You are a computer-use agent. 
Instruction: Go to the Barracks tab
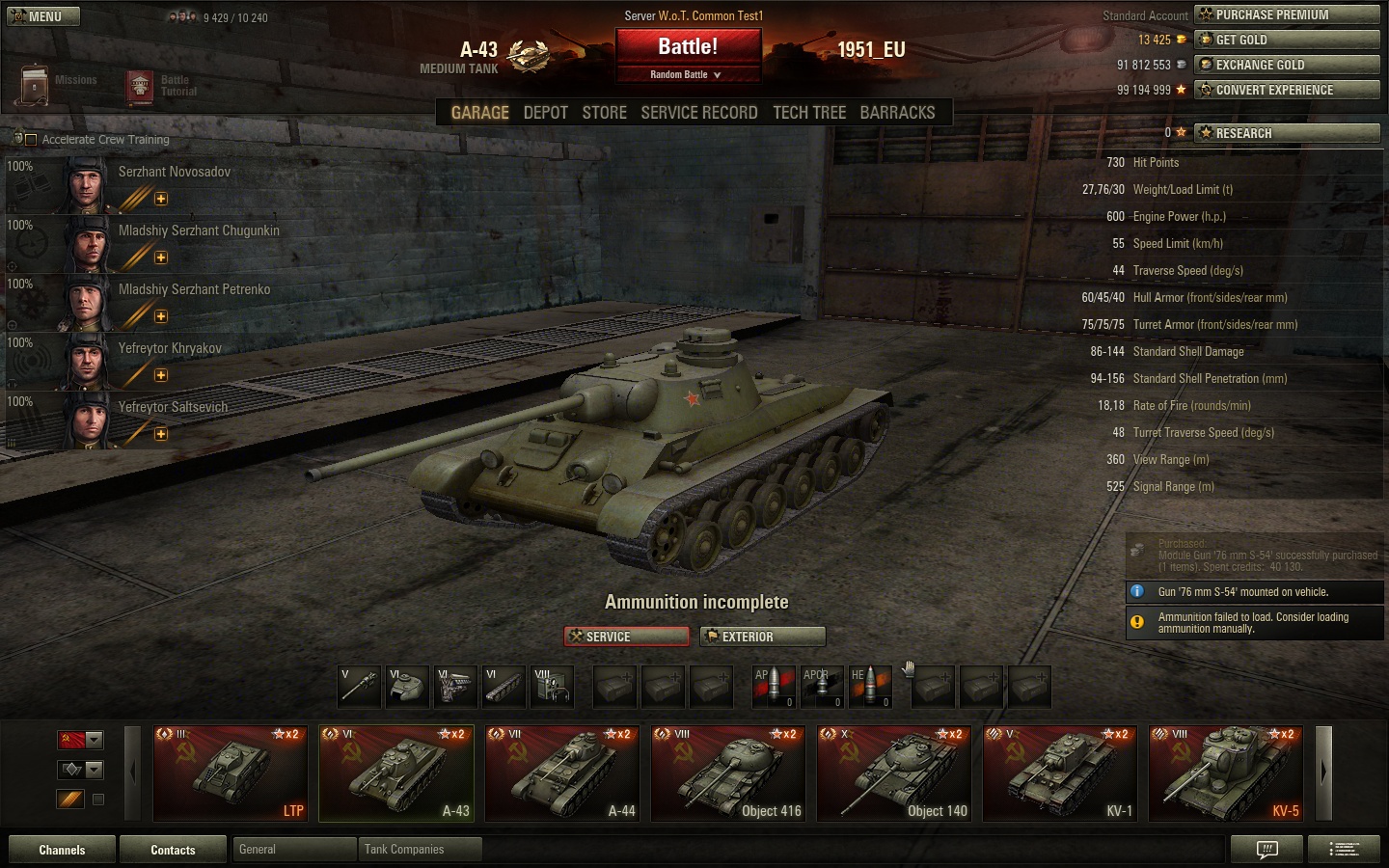click(x=897, y=113)
